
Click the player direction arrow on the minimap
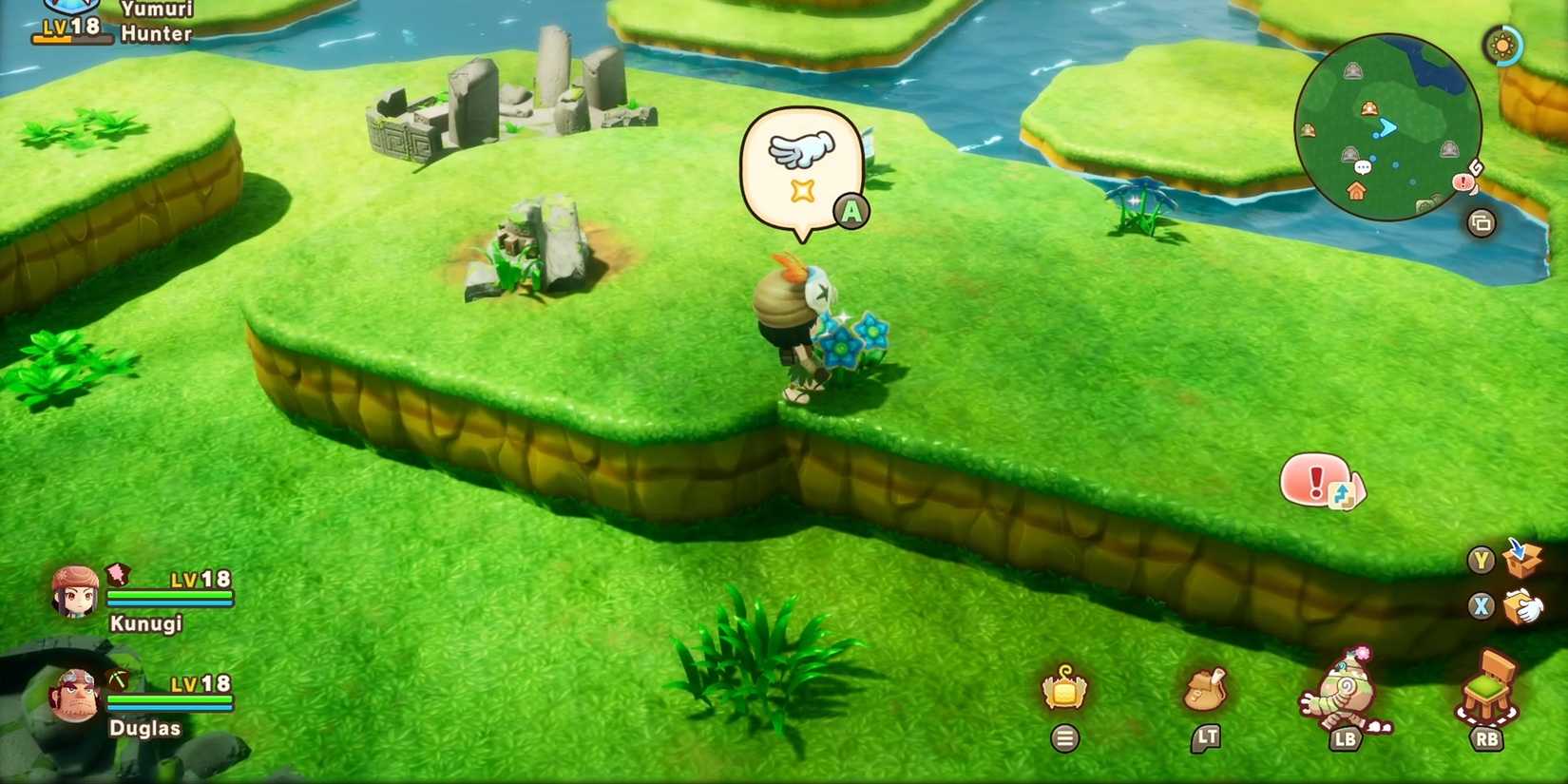pyautogui.click(x=1386, y=126)
